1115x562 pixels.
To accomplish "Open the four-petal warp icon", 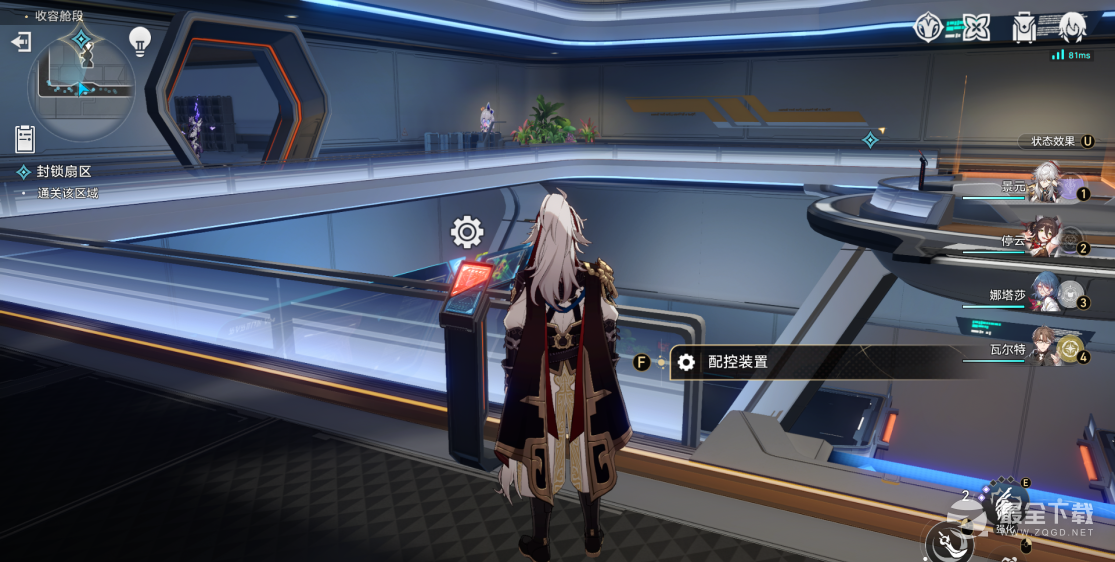I will point(975,27).
